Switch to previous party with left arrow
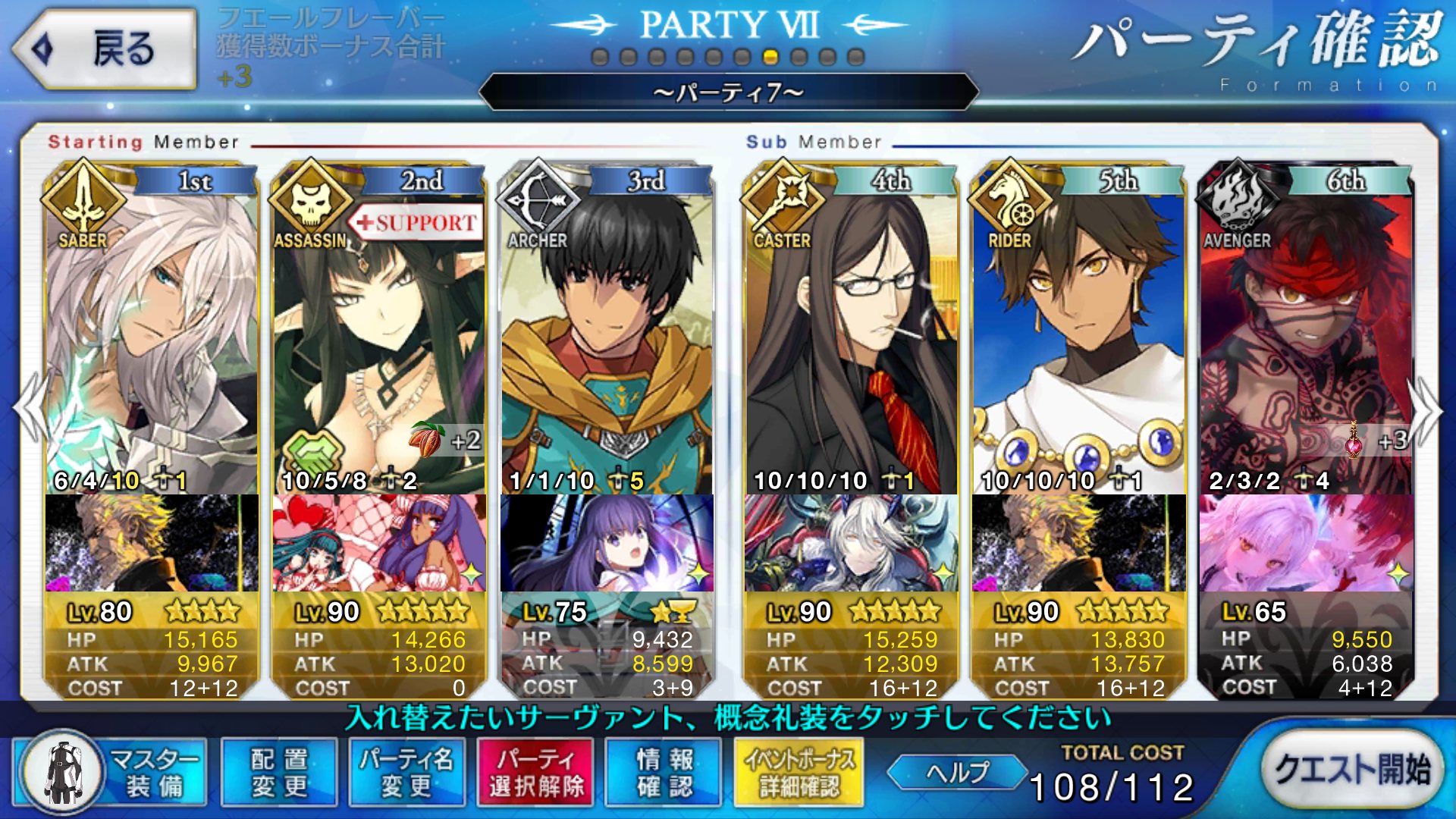 tap(30, 409)
